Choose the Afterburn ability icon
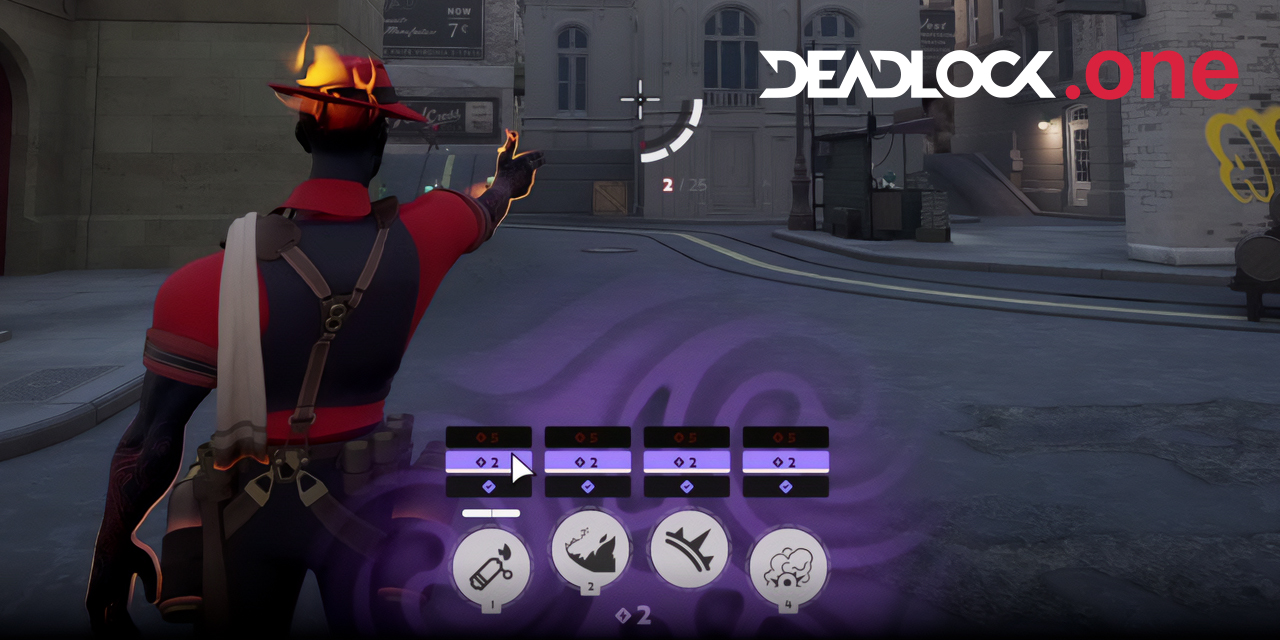 (x=688, y=549)
